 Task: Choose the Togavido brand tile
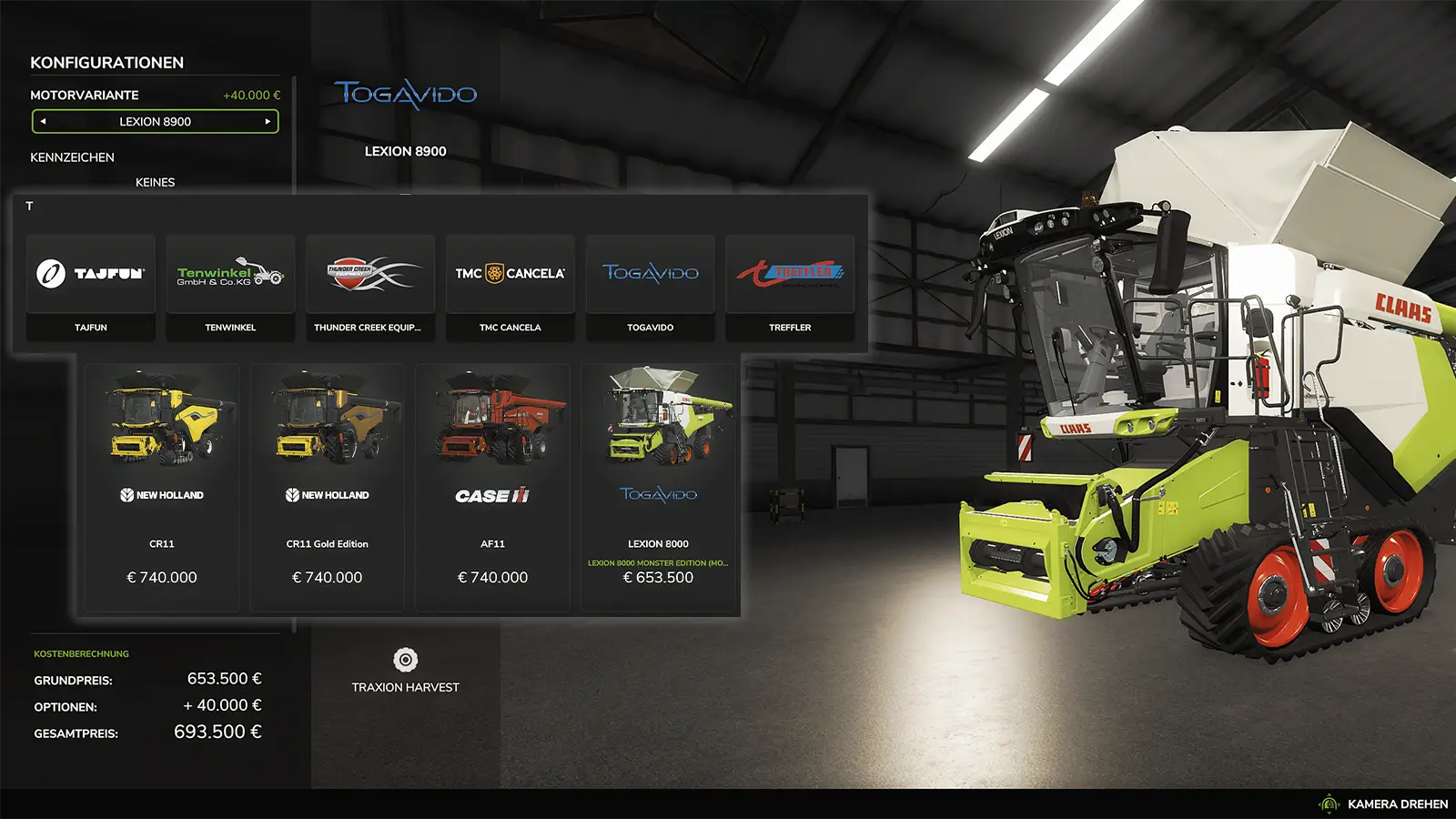point(651,287)
